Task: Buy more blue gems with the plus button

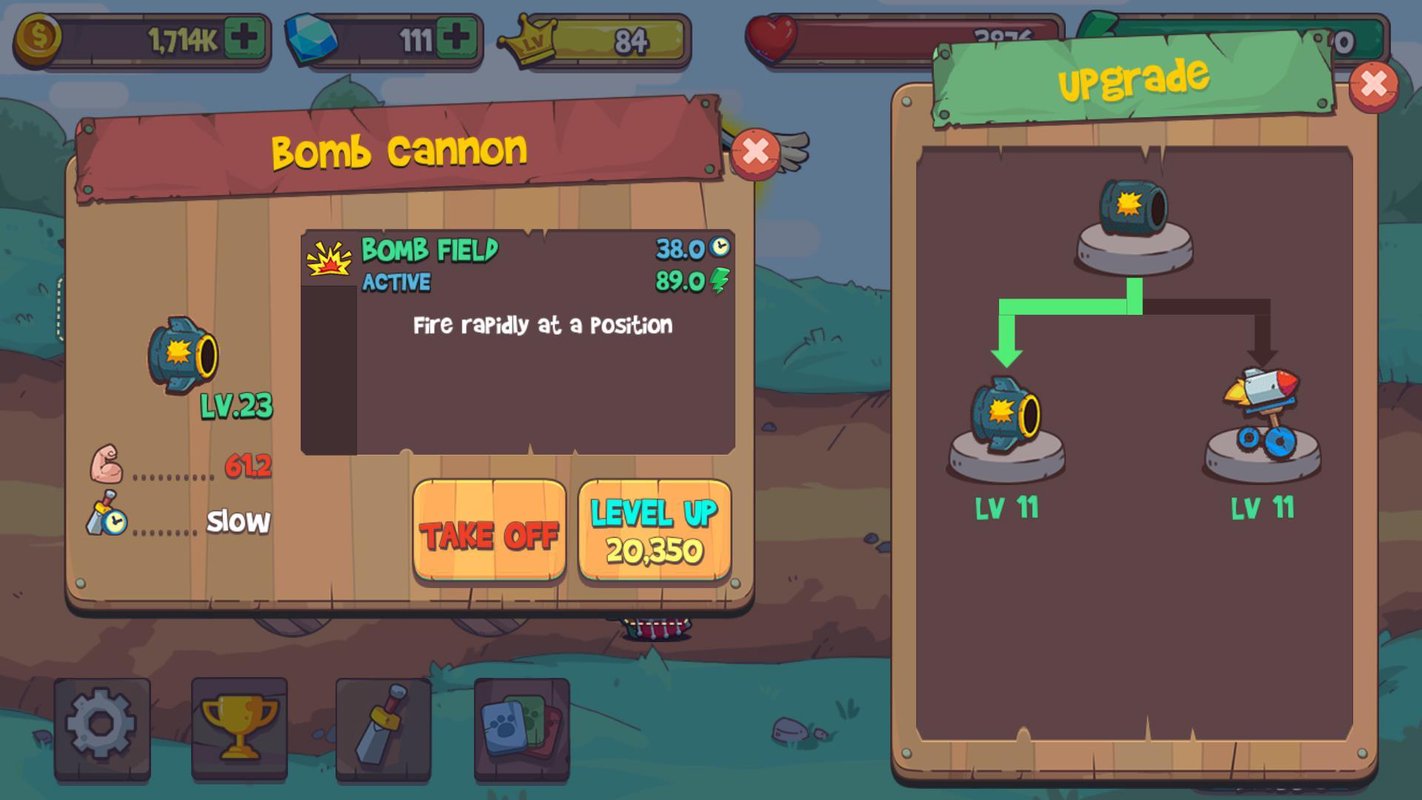Action: click(x=456, y=40)
